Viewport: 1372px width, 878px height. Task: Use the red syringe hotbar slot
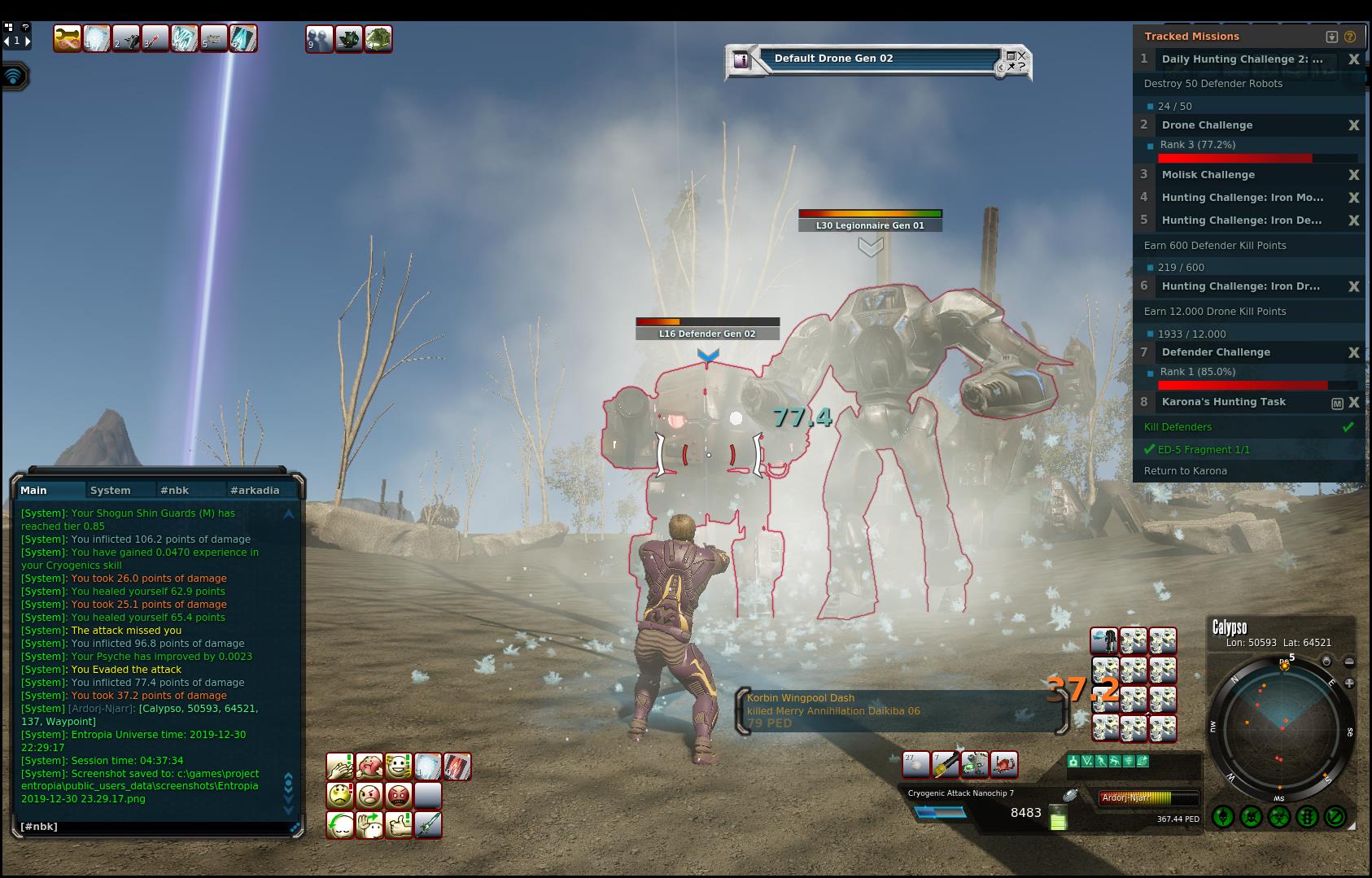tap(155, 38)
